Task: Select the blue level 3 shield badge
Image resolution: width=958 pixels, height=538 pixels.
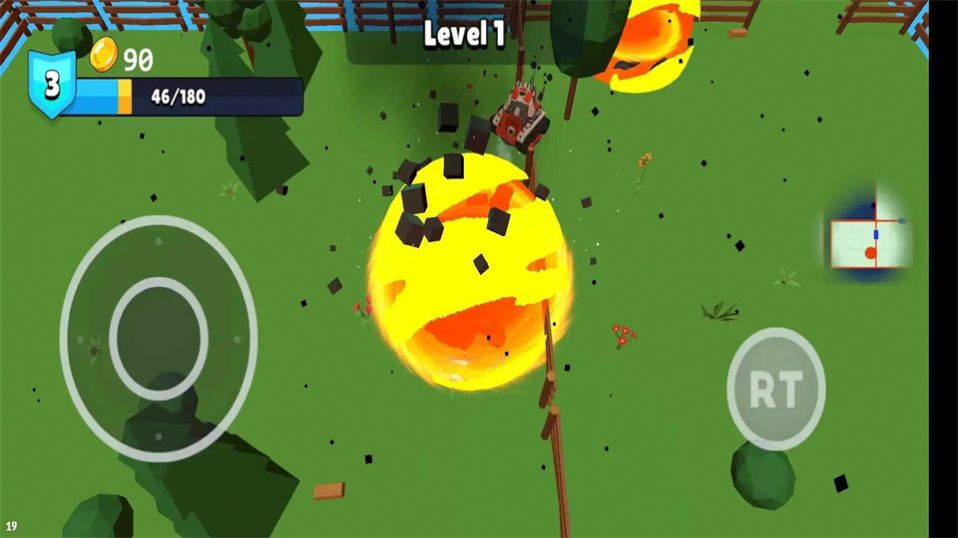Action: 51,83
